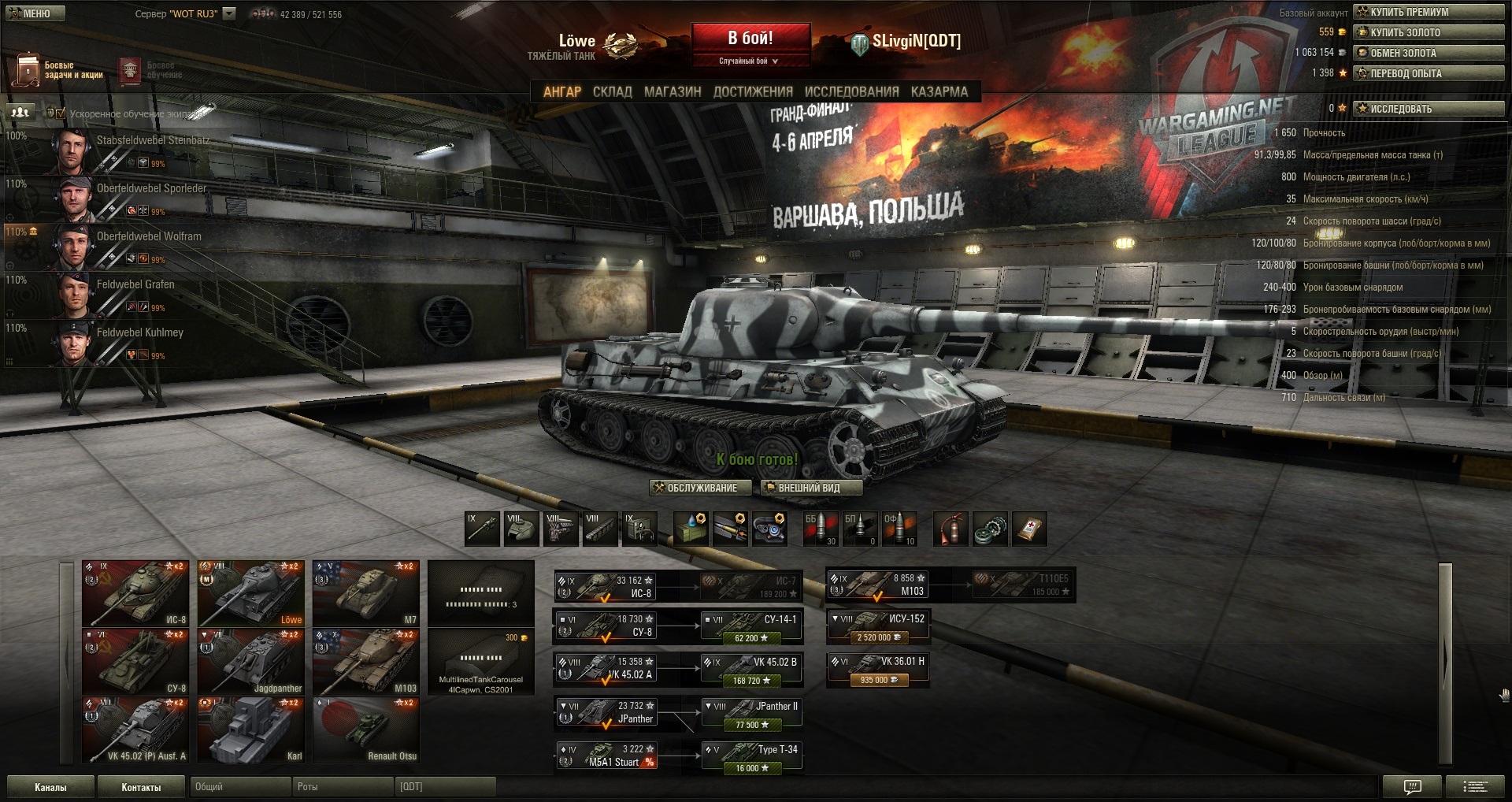Open the МАГАЗИН tab
1512x802 pixels.
[672, 91]
